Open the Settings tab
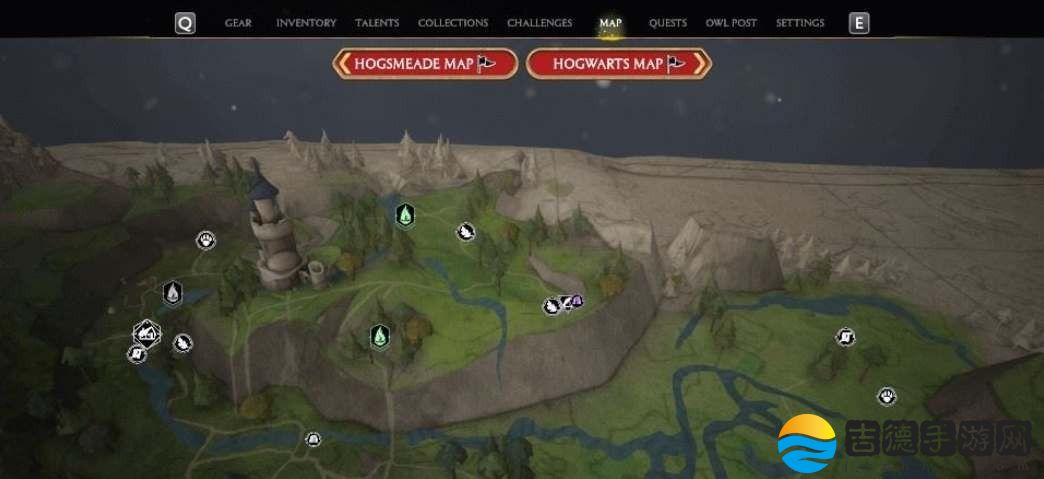 tap(800, 23)
